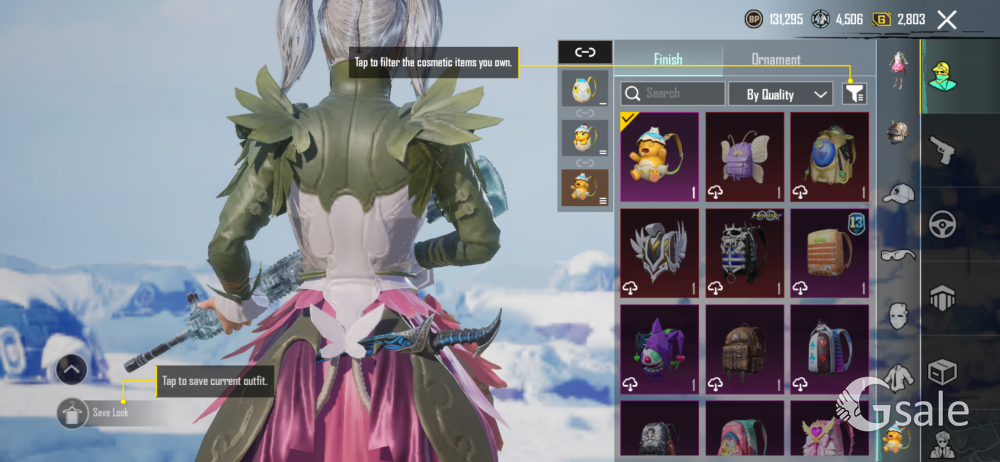Choose the purple butterfly-wing backpack

[746, 156]
